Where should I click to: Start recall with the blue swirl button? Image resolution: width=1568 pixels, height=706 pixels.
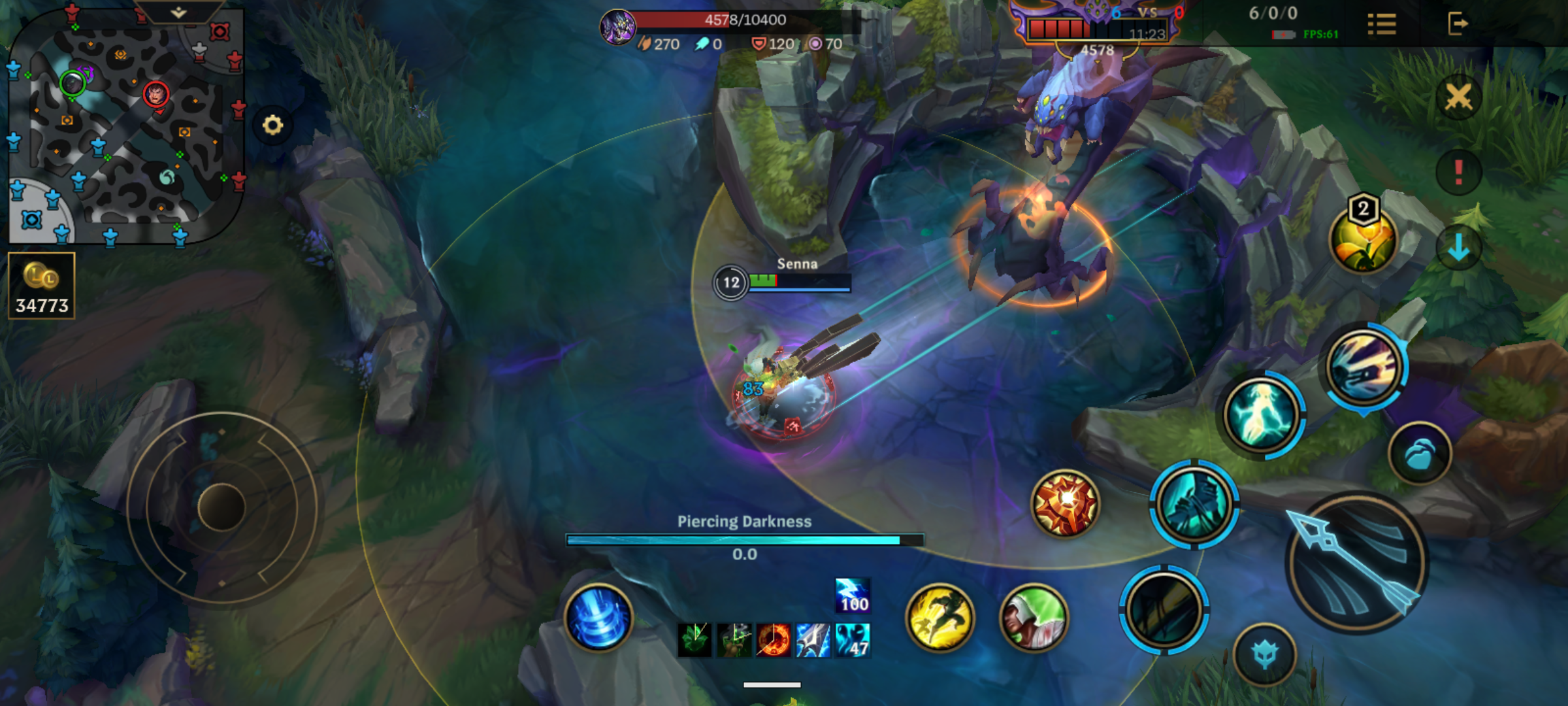point(598,618)
